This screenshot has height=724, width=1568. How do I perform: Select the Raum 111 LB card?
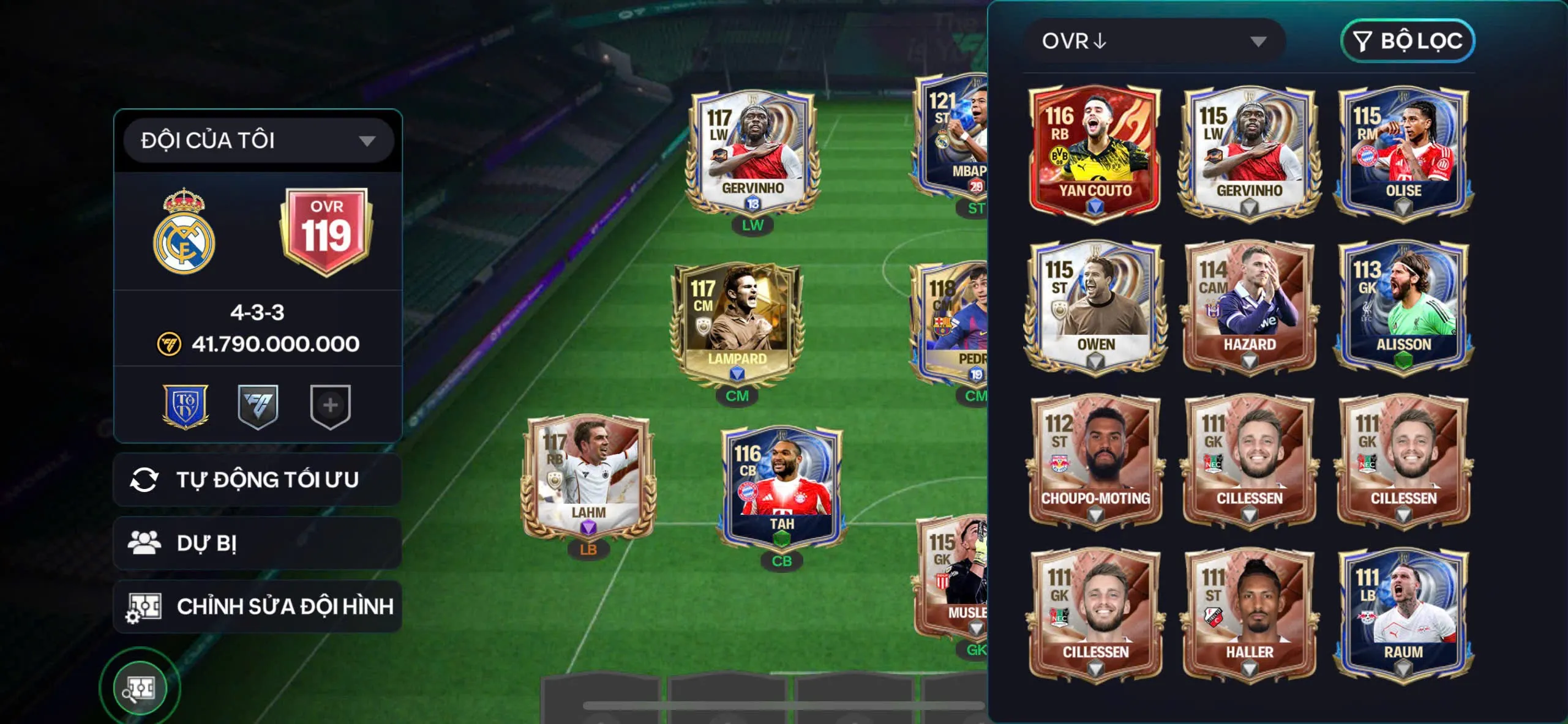1403,614
